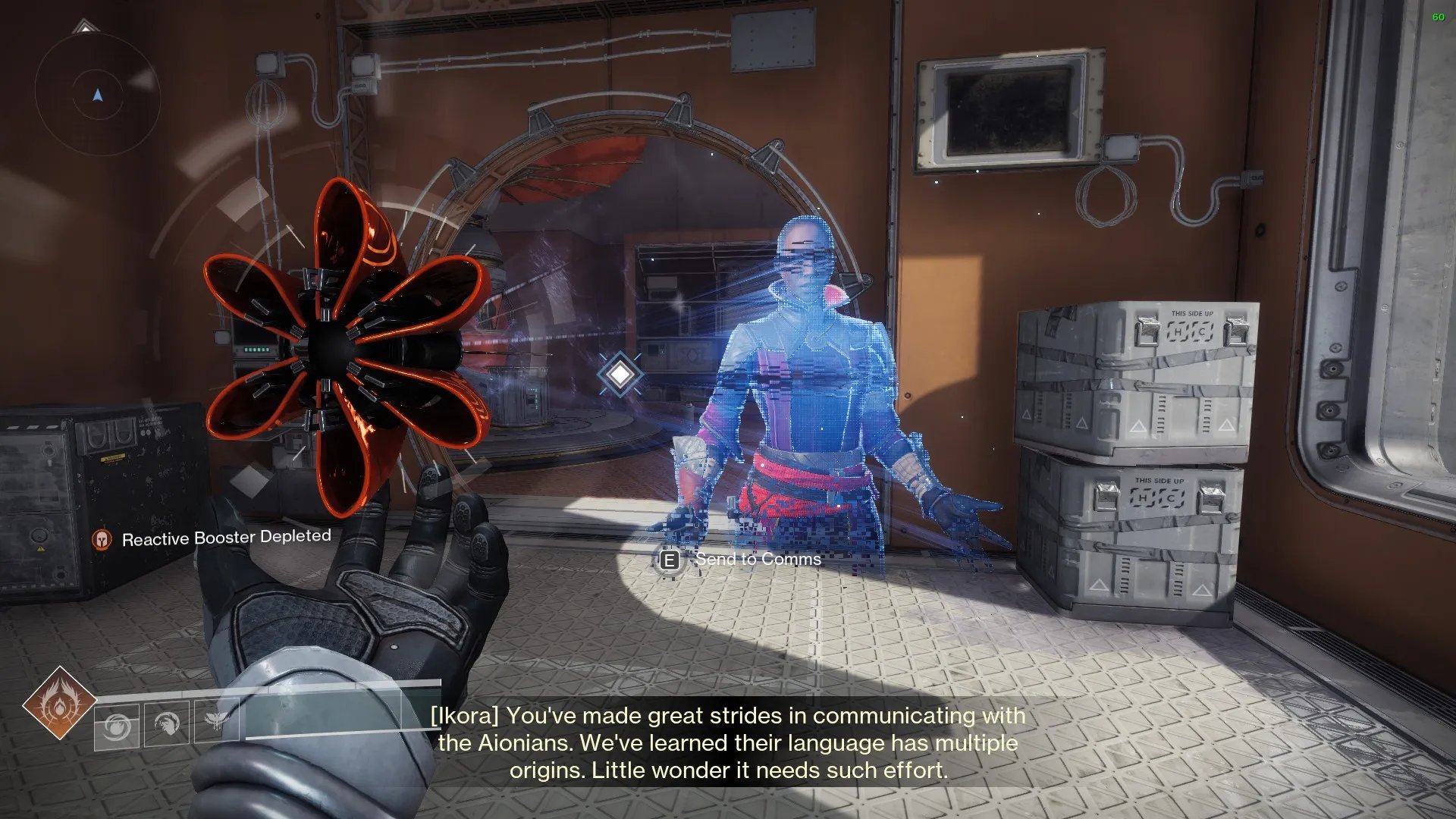Use the bird-head melee ability icon
1456x819 pixels.
167,724
